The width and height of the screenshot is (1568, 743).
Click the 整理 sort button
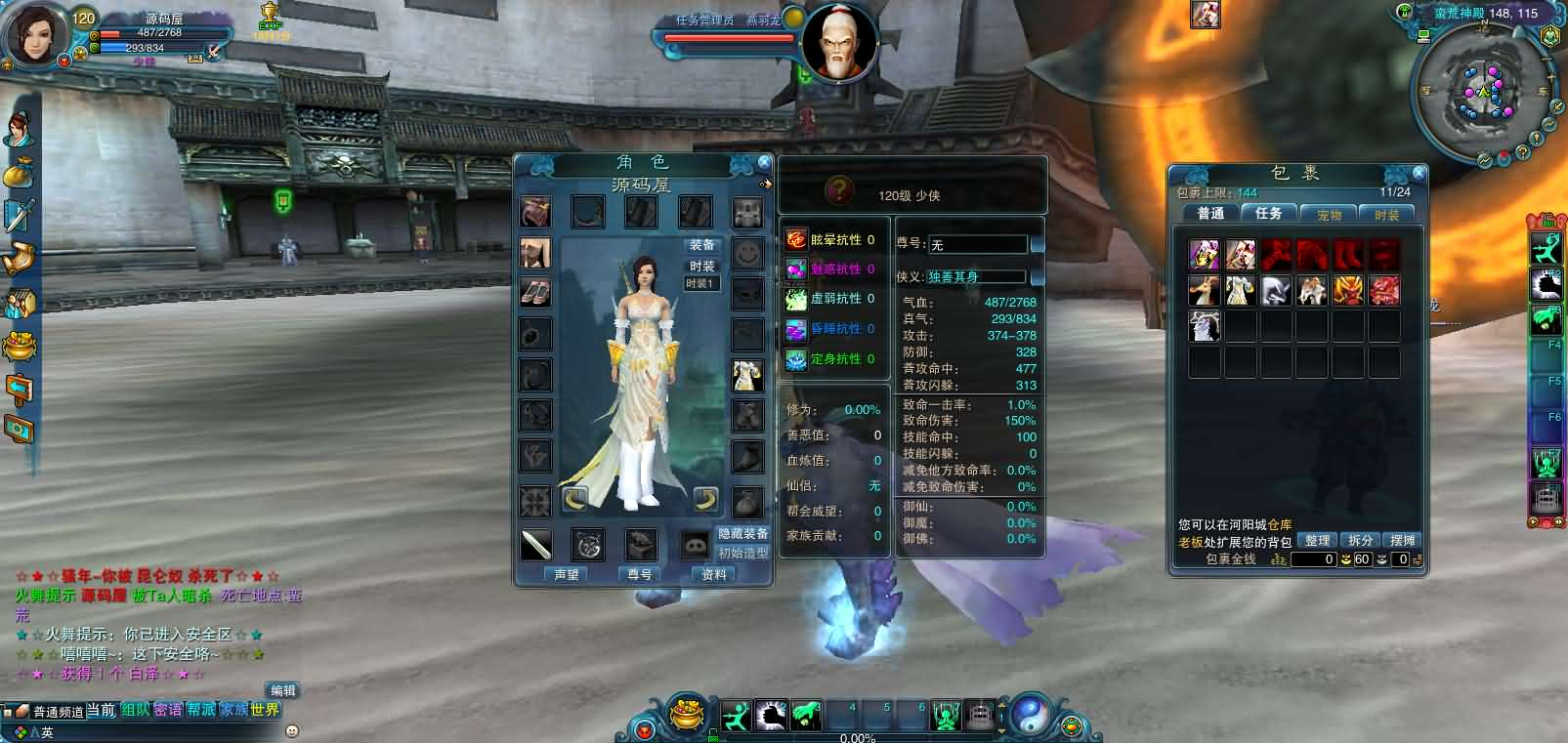[1317, 540]
